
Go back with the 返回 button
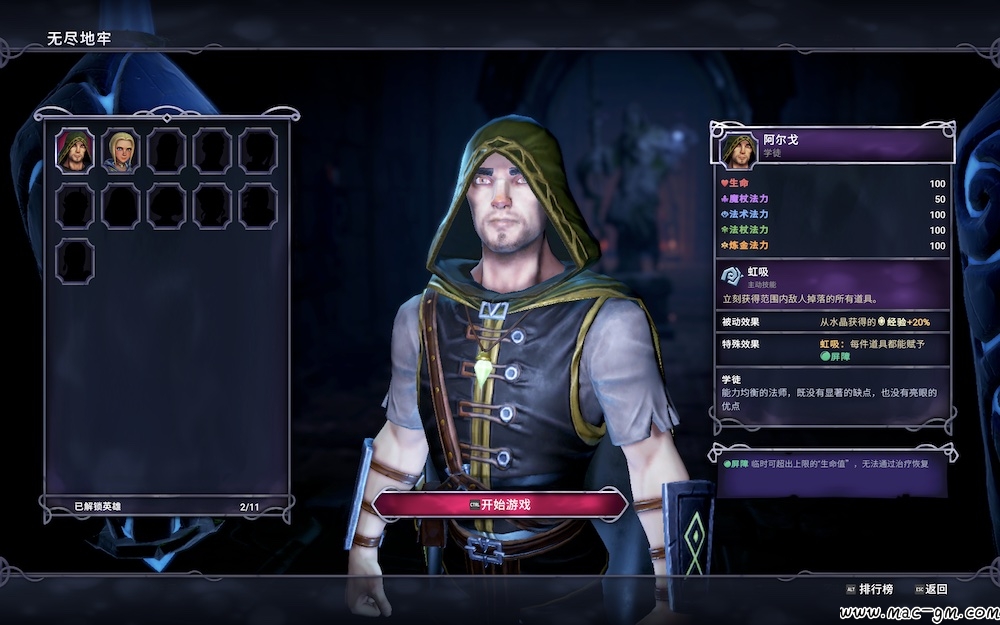pyautogui.click(x=929, y=589)
